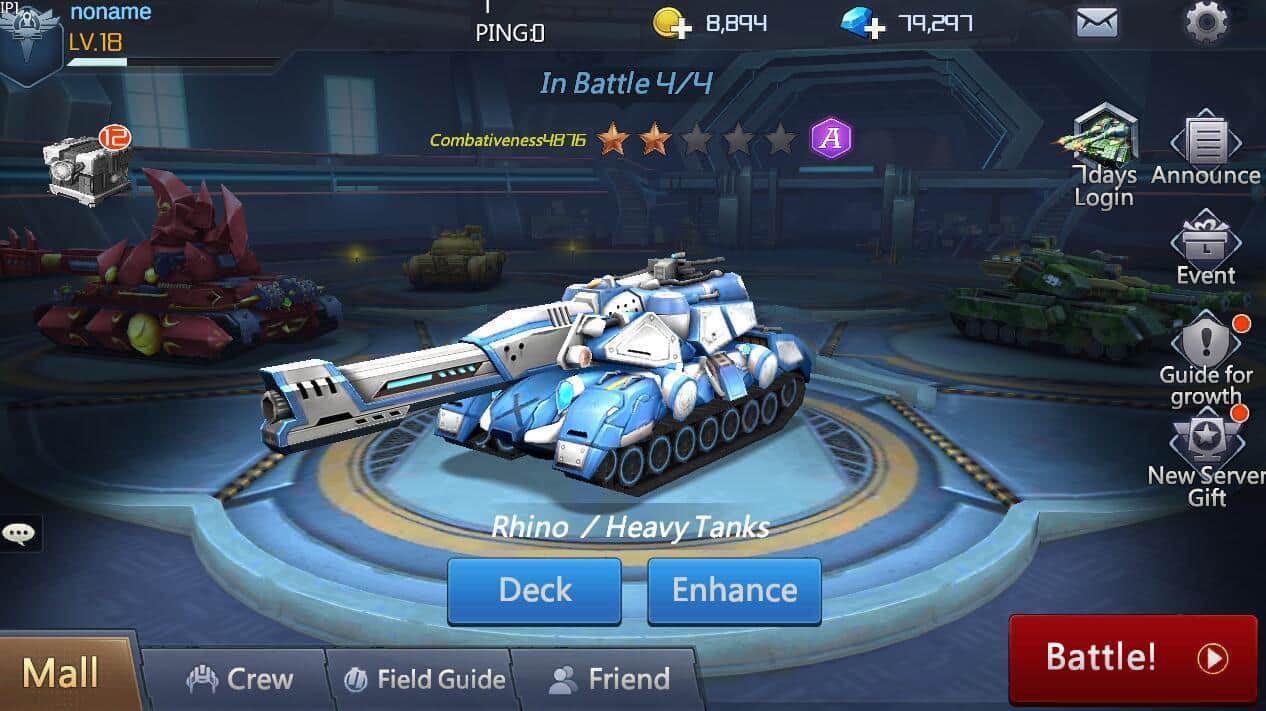This screenshot has height=711, width=1266.
Task: Claim the New Server Gift
Action: (x=1205, y=450)
